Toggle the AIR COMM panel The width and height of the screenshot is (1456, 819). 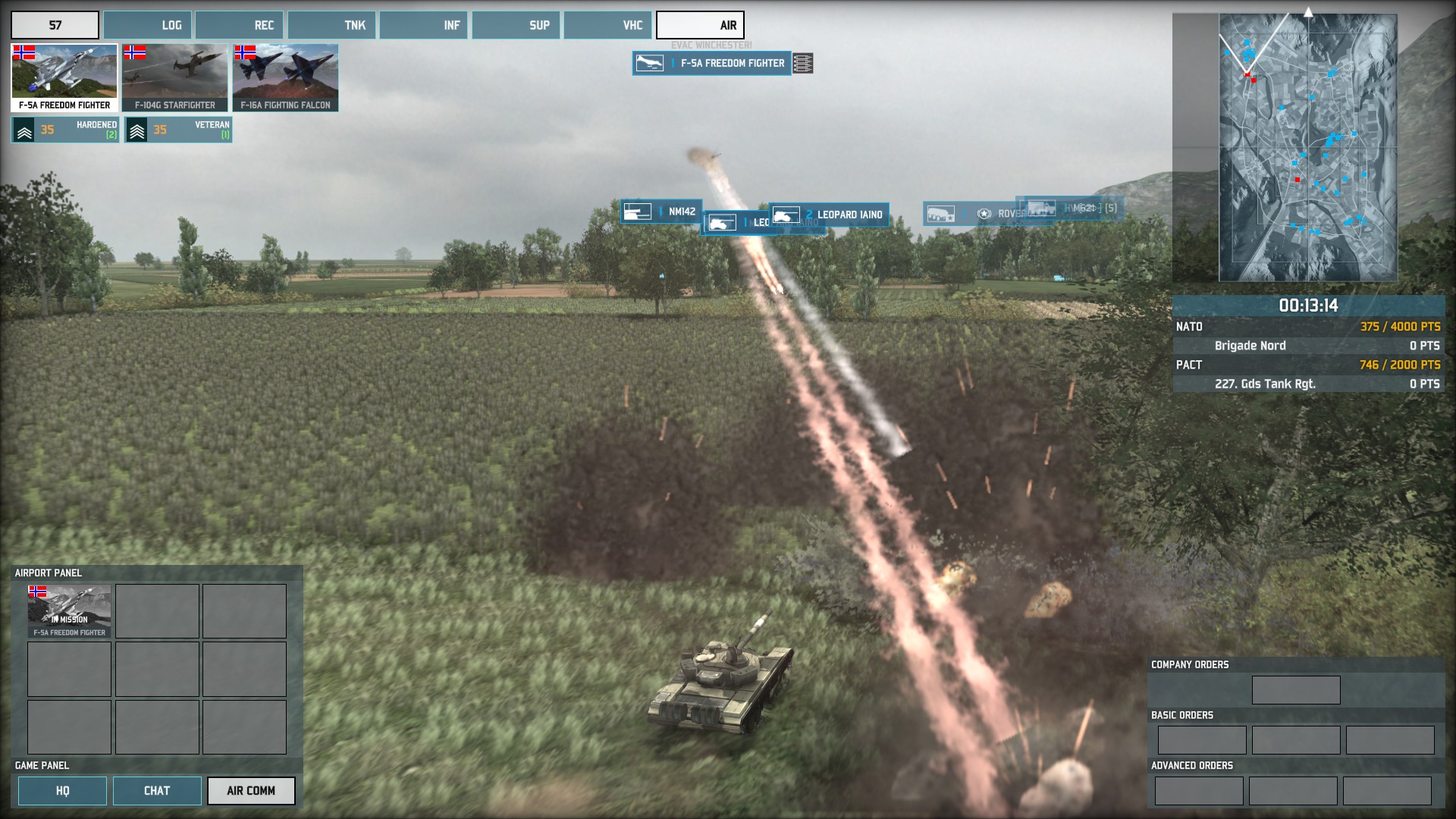[251, 791]
